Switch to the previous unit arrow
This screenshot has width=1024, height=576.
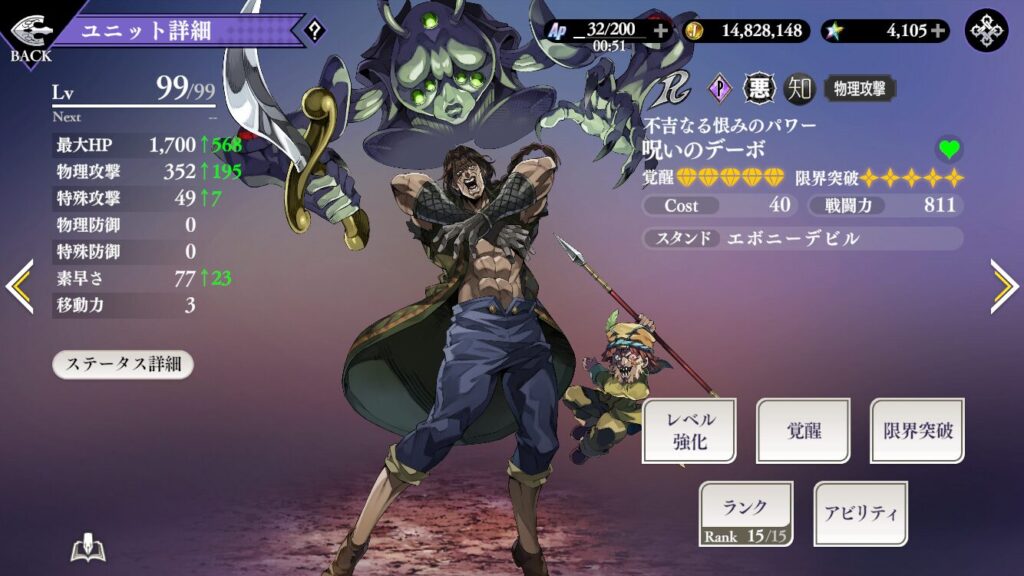pyautogui.click(x=20, y=287)
